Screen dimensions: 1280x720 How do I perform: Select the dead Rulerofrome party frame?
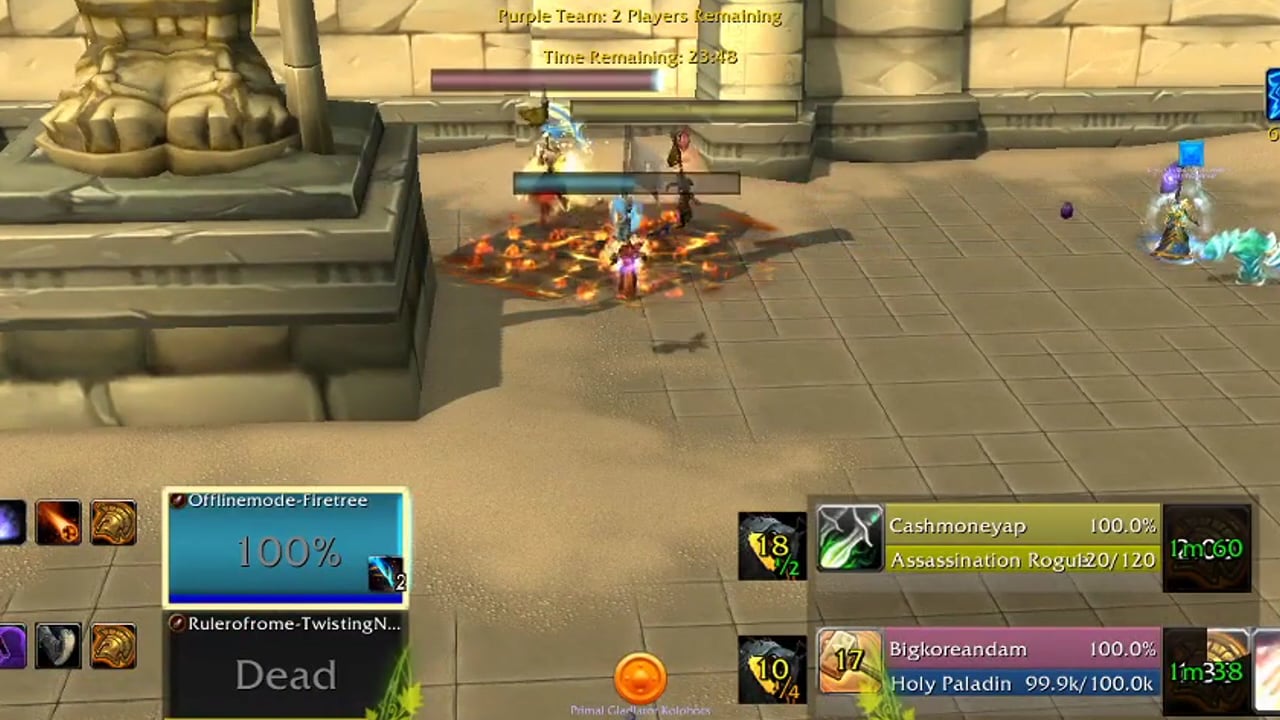point(285,665)
